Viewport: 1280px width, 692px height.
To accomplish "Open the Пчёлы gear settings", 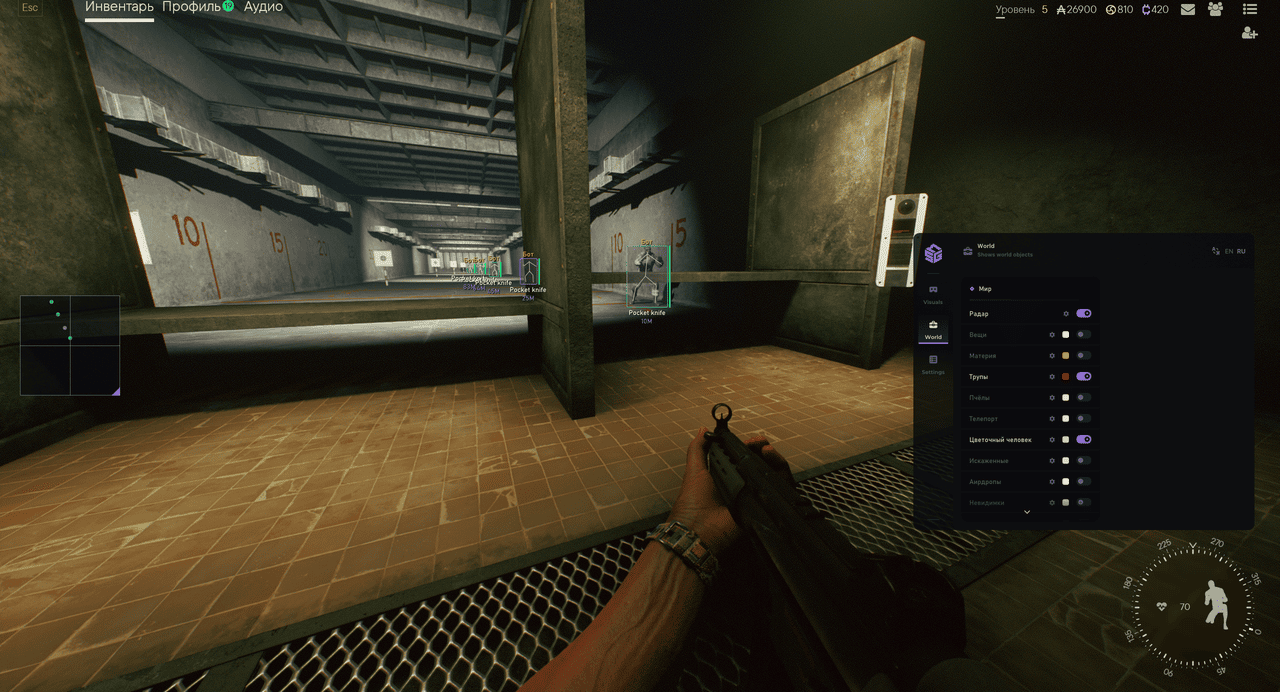I will click(1052, 398).
